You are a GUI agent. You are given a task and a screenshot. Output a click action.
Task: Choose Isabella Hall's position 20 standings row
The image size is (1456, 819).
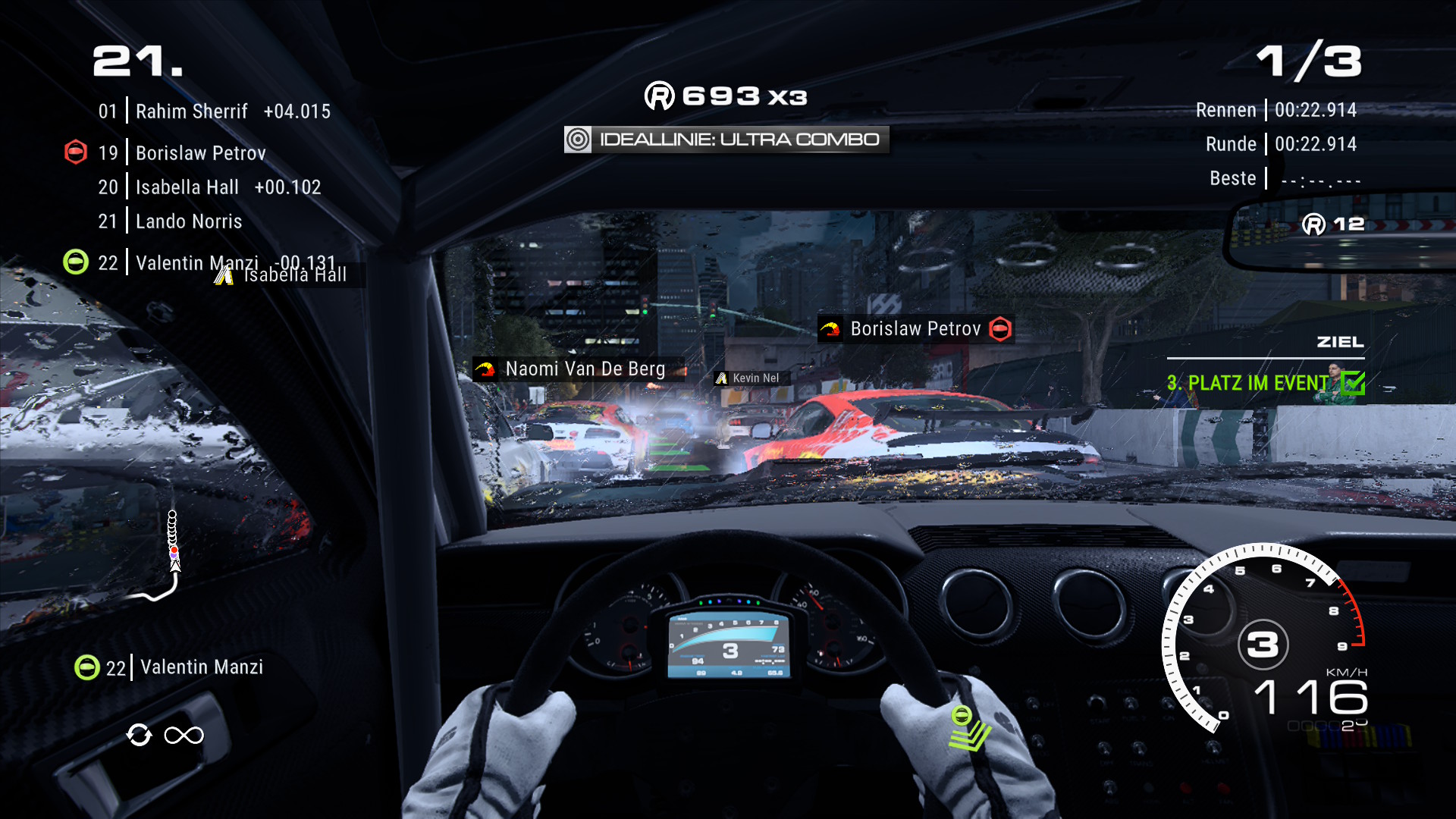[209, 187]
